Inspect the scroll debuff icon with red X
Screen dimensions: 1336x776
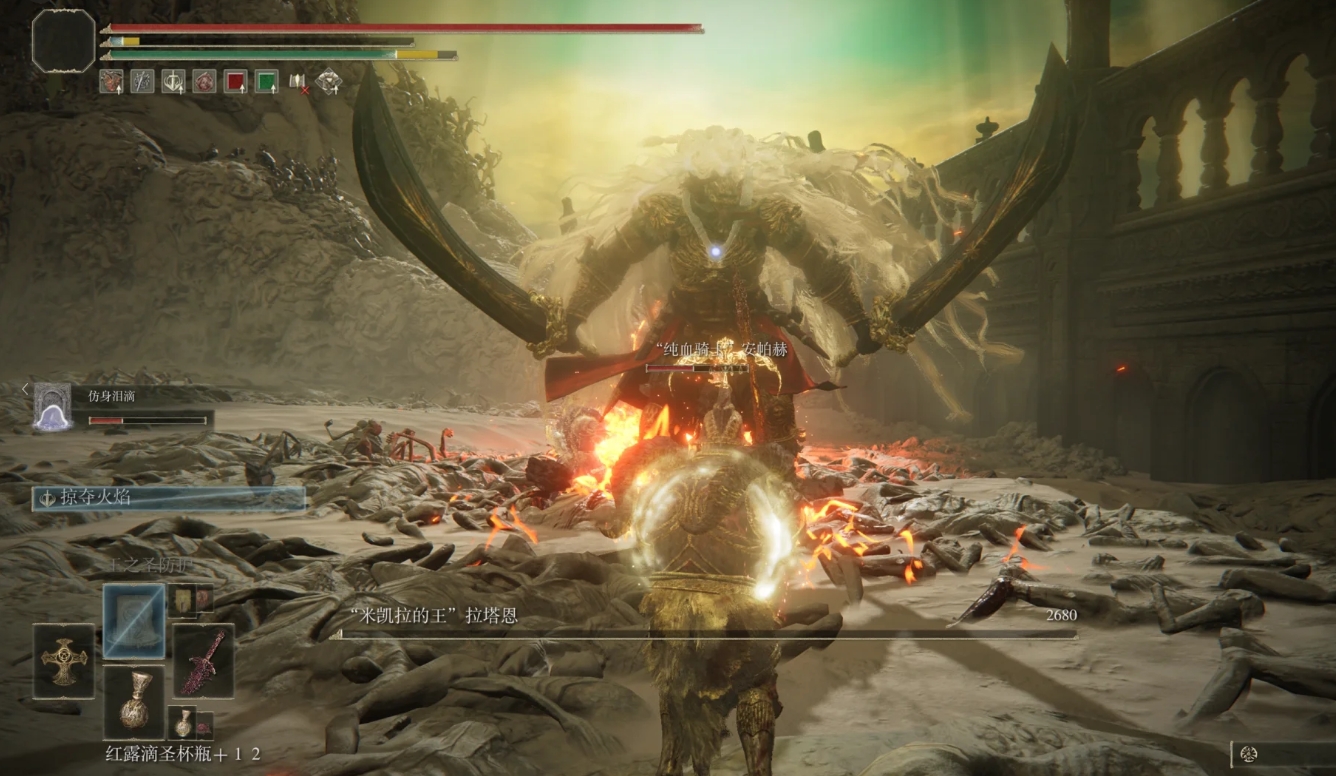298,81
